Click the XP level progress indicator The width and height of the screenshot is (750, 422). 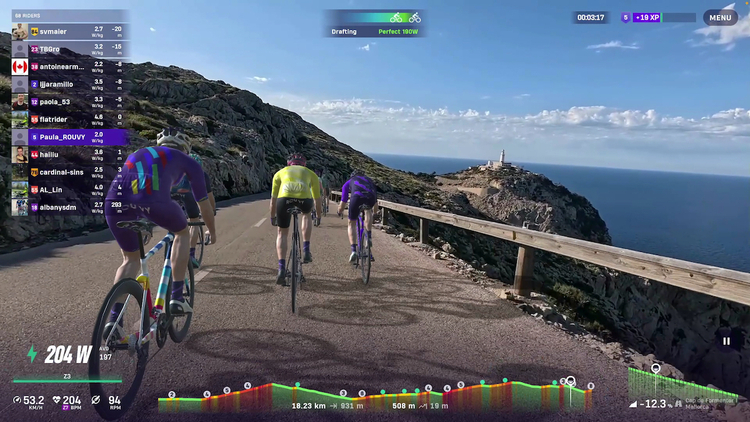(x=658, y=17)
